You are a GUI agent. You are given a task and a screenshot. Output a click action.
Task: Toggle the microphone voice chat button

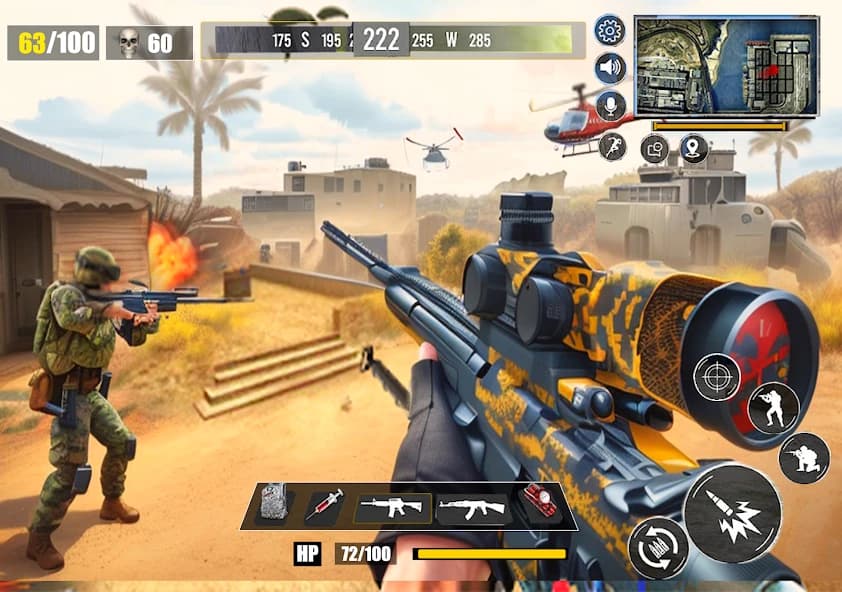click(611, 106)
